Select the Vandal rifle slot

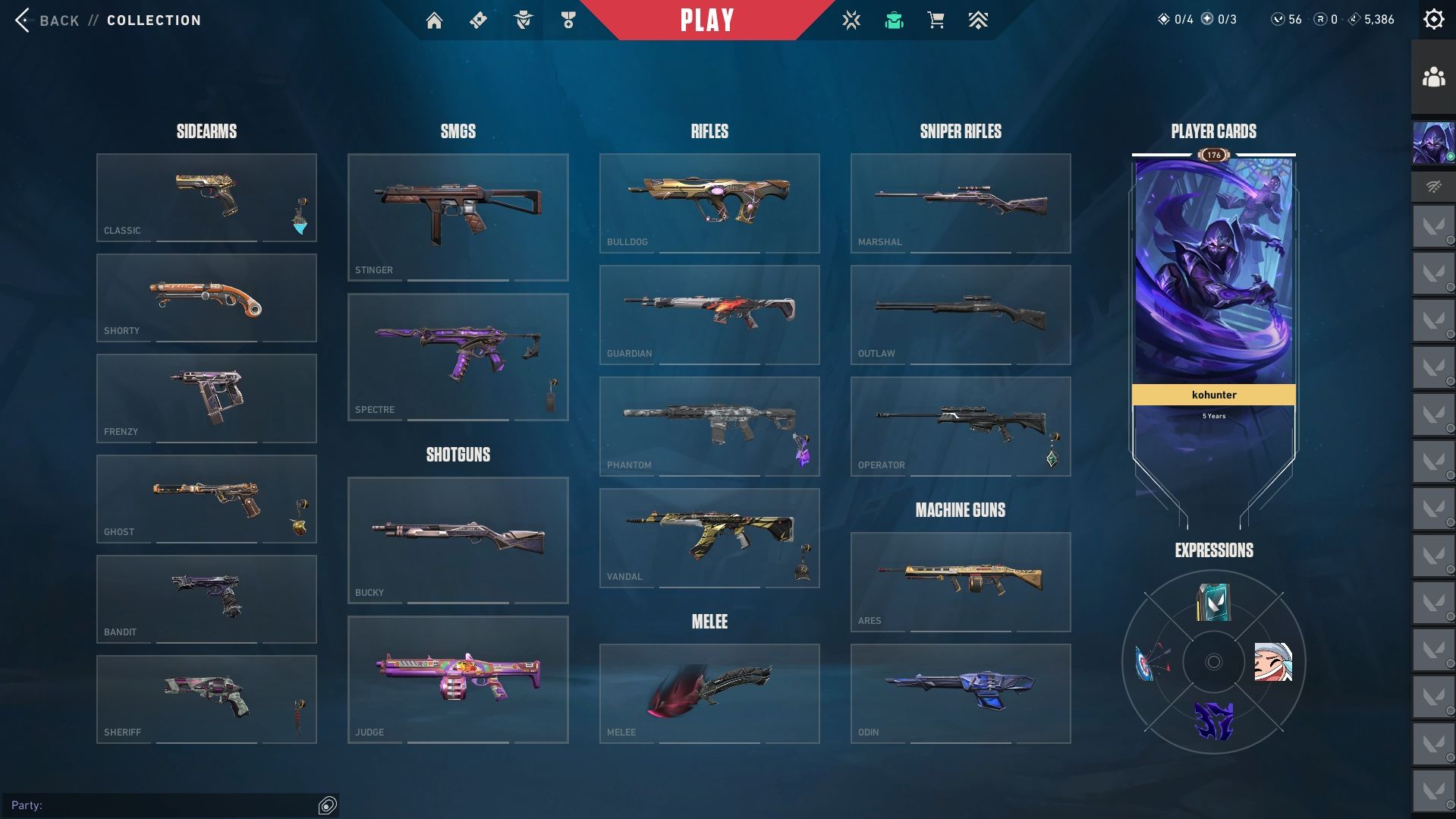click(709, 537)
